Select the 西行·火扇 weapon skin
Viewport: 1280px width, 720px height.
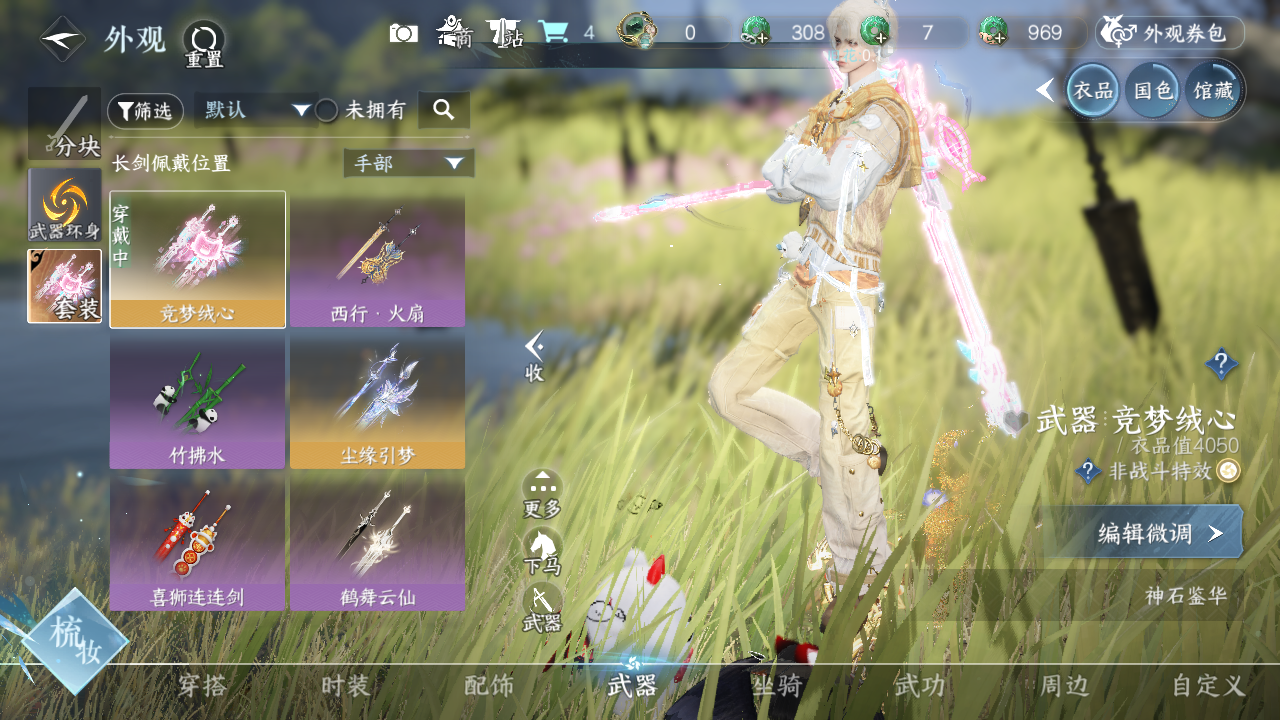pyautogui.click(x=377, y=260)
